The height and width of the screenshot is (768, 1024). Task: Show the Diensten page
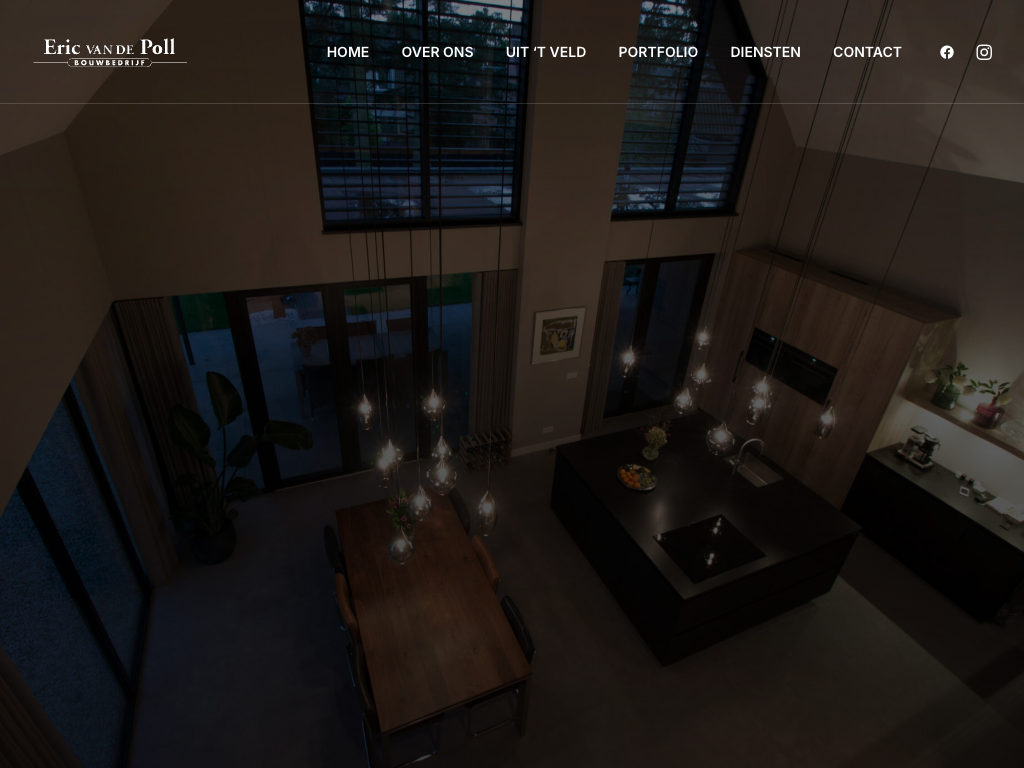pos(765,52)
